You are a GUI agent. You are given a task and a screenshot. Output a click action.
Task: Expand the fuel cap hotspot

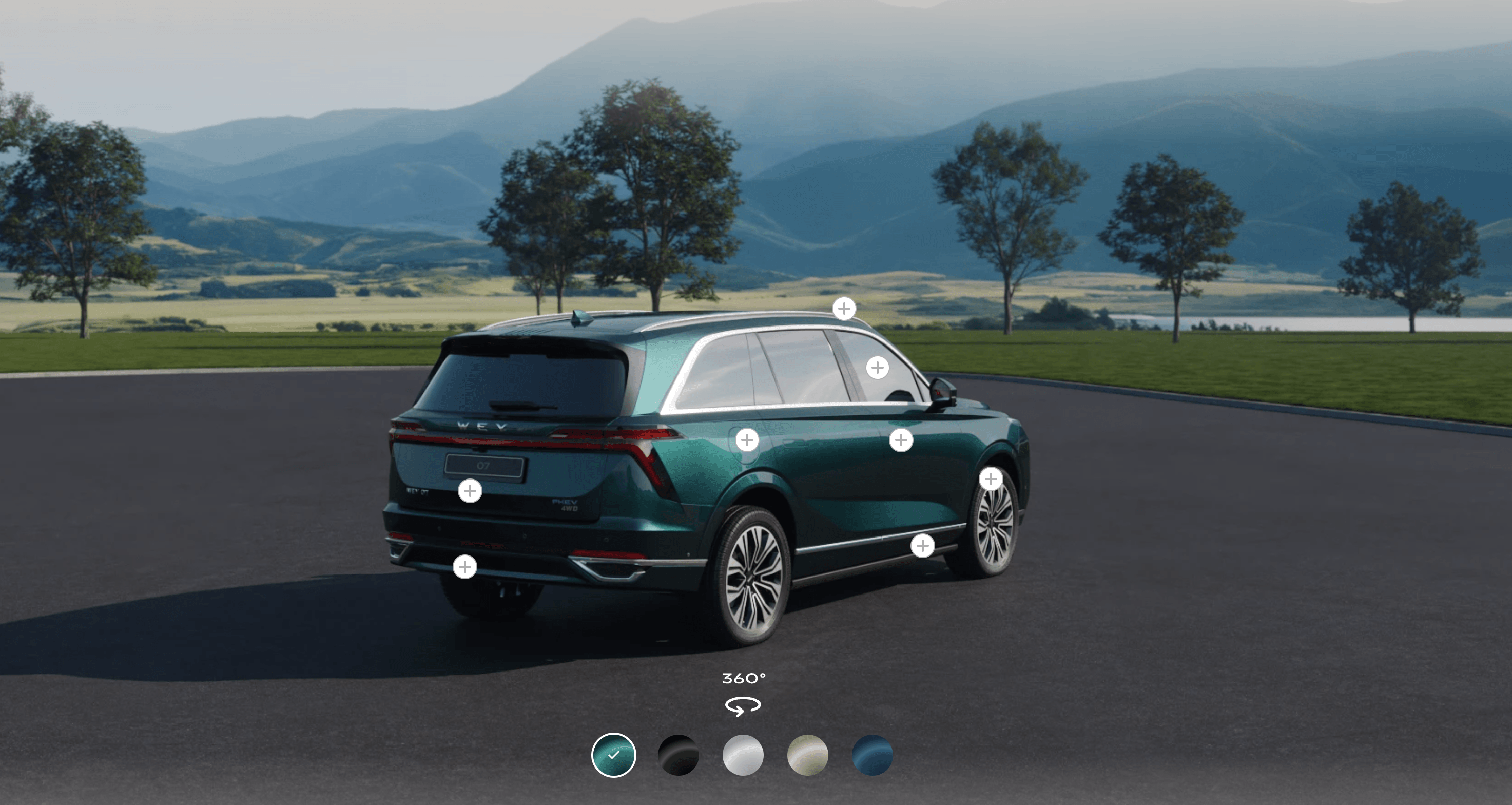click(747, 440)
